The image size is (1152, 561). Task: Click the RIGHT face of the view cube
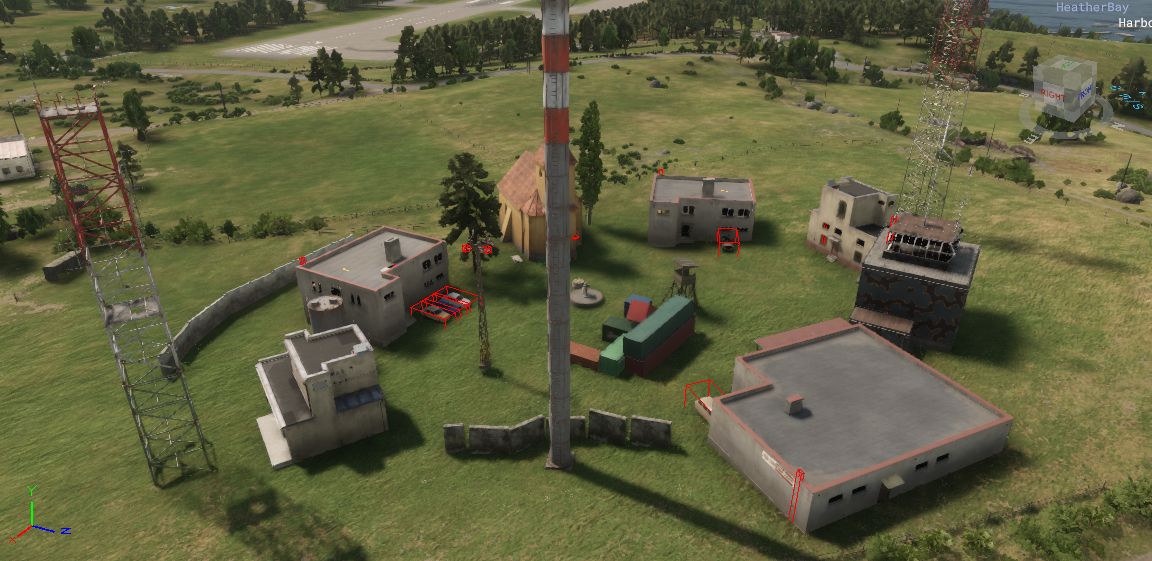click(1052, 95)
